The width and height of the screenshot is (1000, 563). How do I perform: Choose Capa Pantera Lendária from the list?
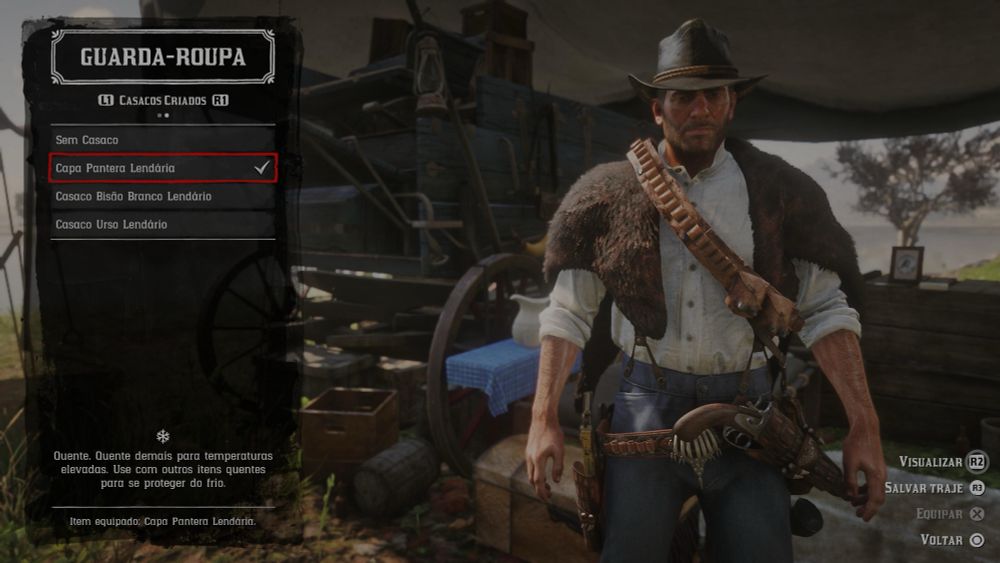(162, 168)
